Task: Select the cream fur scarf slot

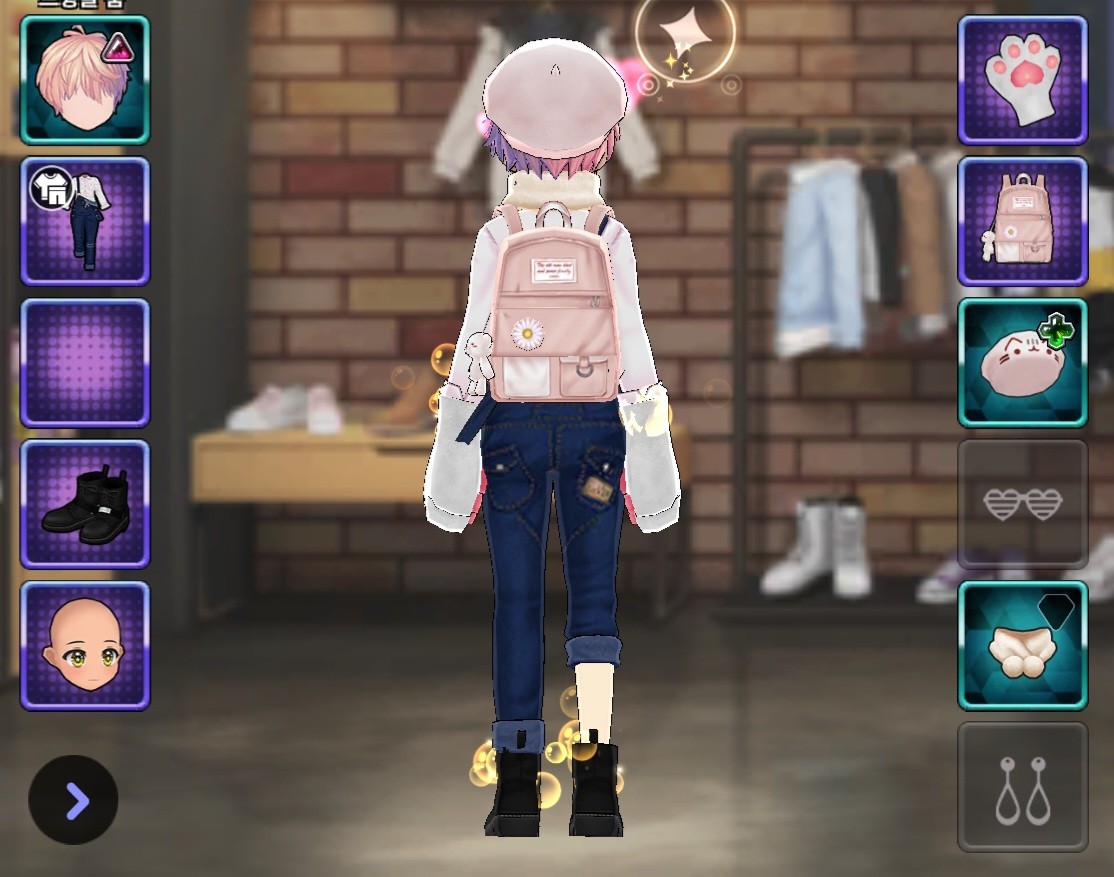Action: click(1022, 645)
